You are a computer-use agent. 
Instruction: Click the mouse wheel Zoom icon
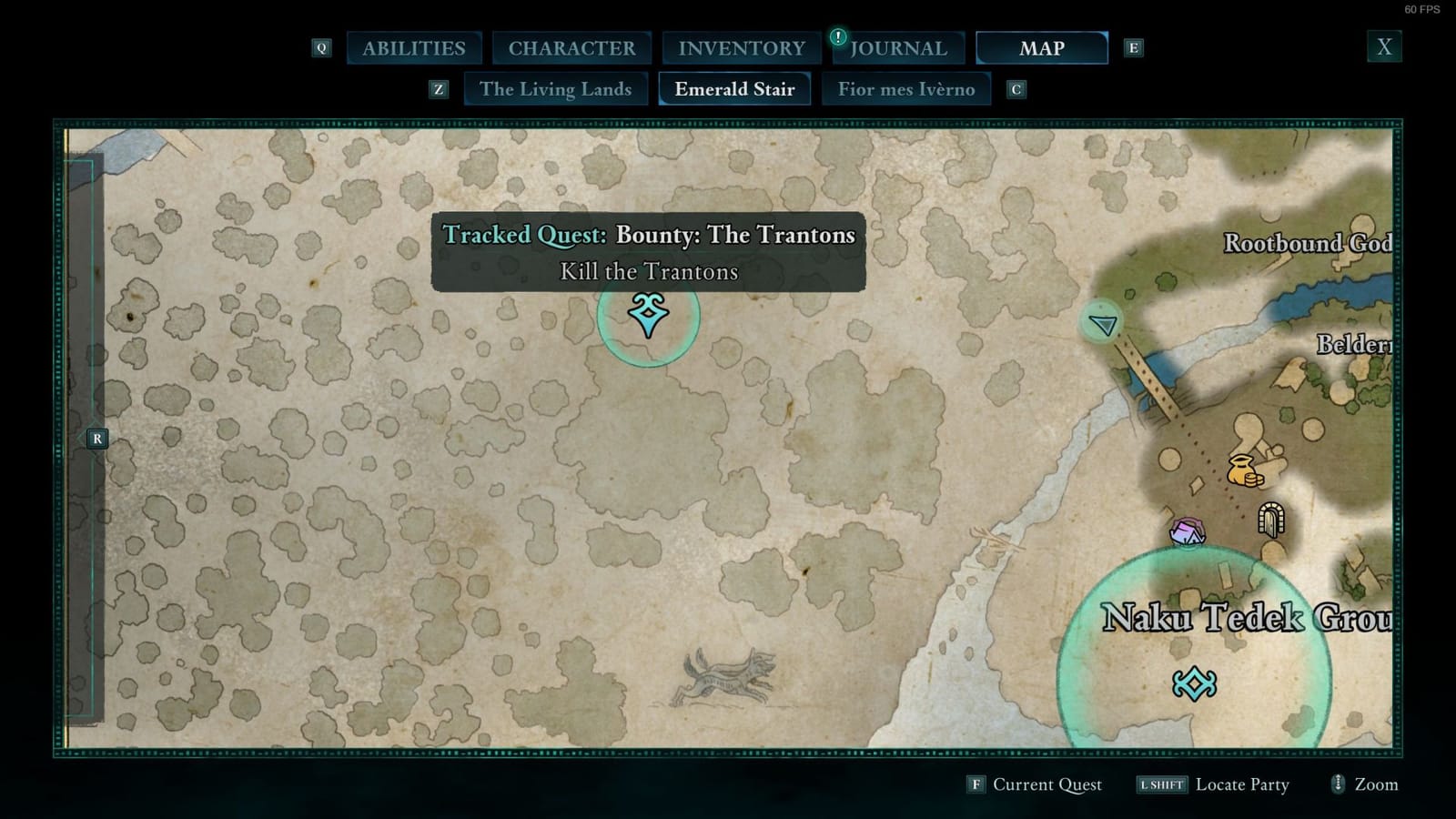pyautogui.click(x=1338, y=784)
